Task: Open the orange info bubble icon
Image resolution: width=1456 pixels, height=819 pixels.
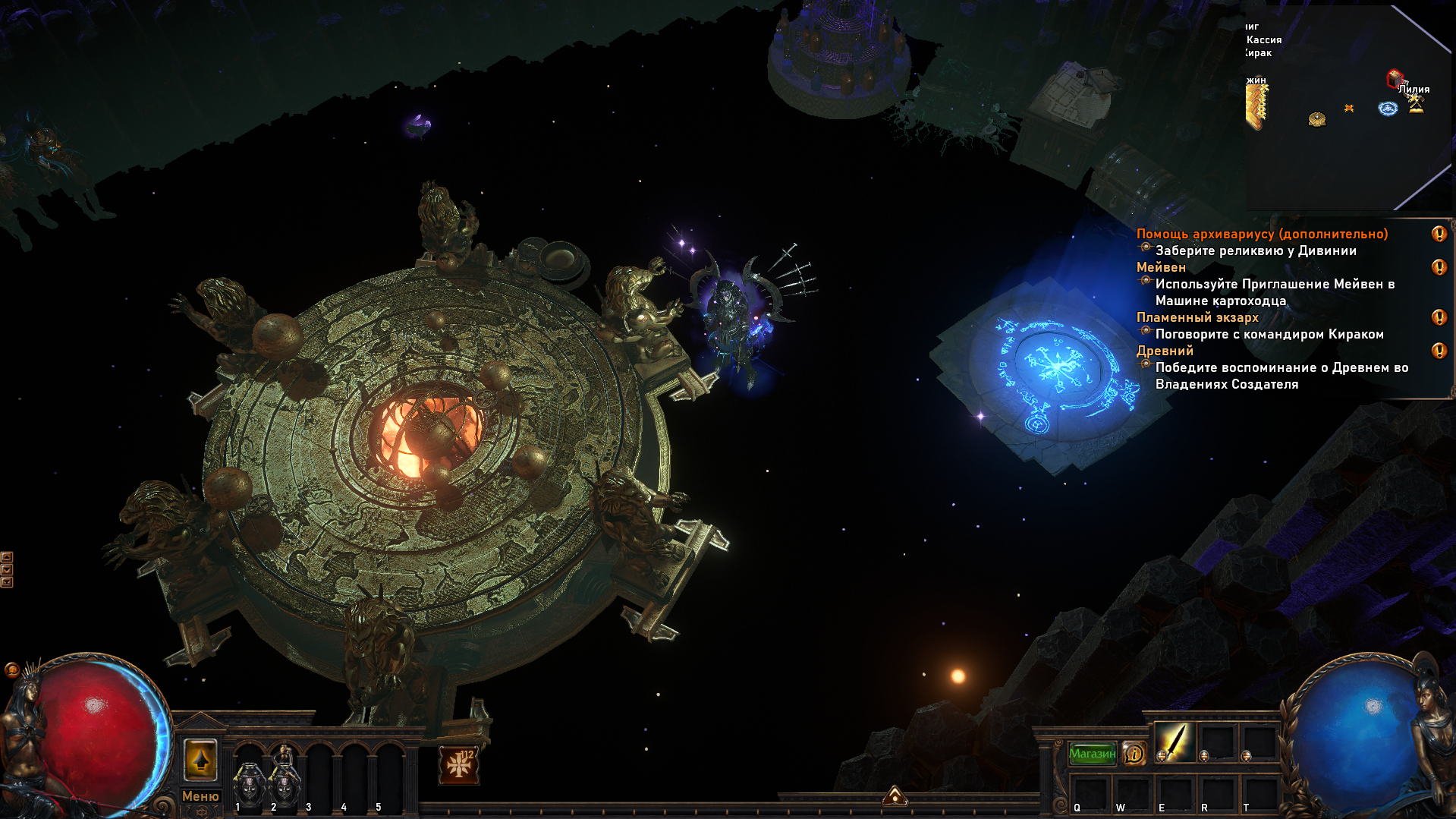Action: [1134, 754]
